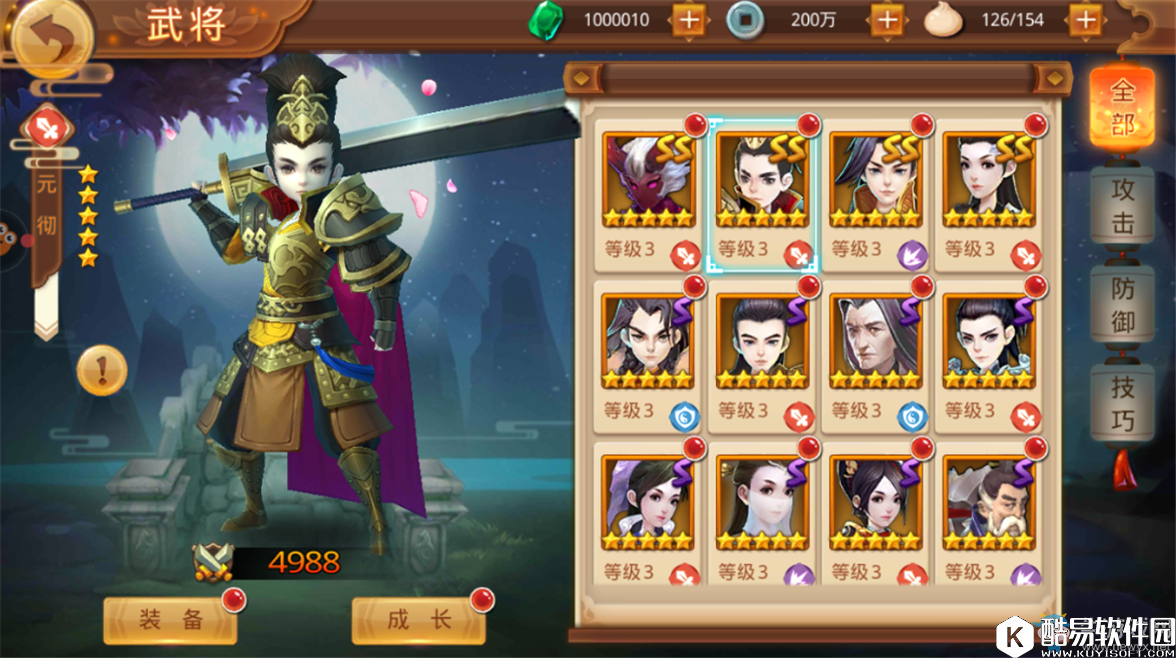This screenshot has width=1176, height=658.
Task: Select the gray-faced elder hero card
Action: (875, 343)
